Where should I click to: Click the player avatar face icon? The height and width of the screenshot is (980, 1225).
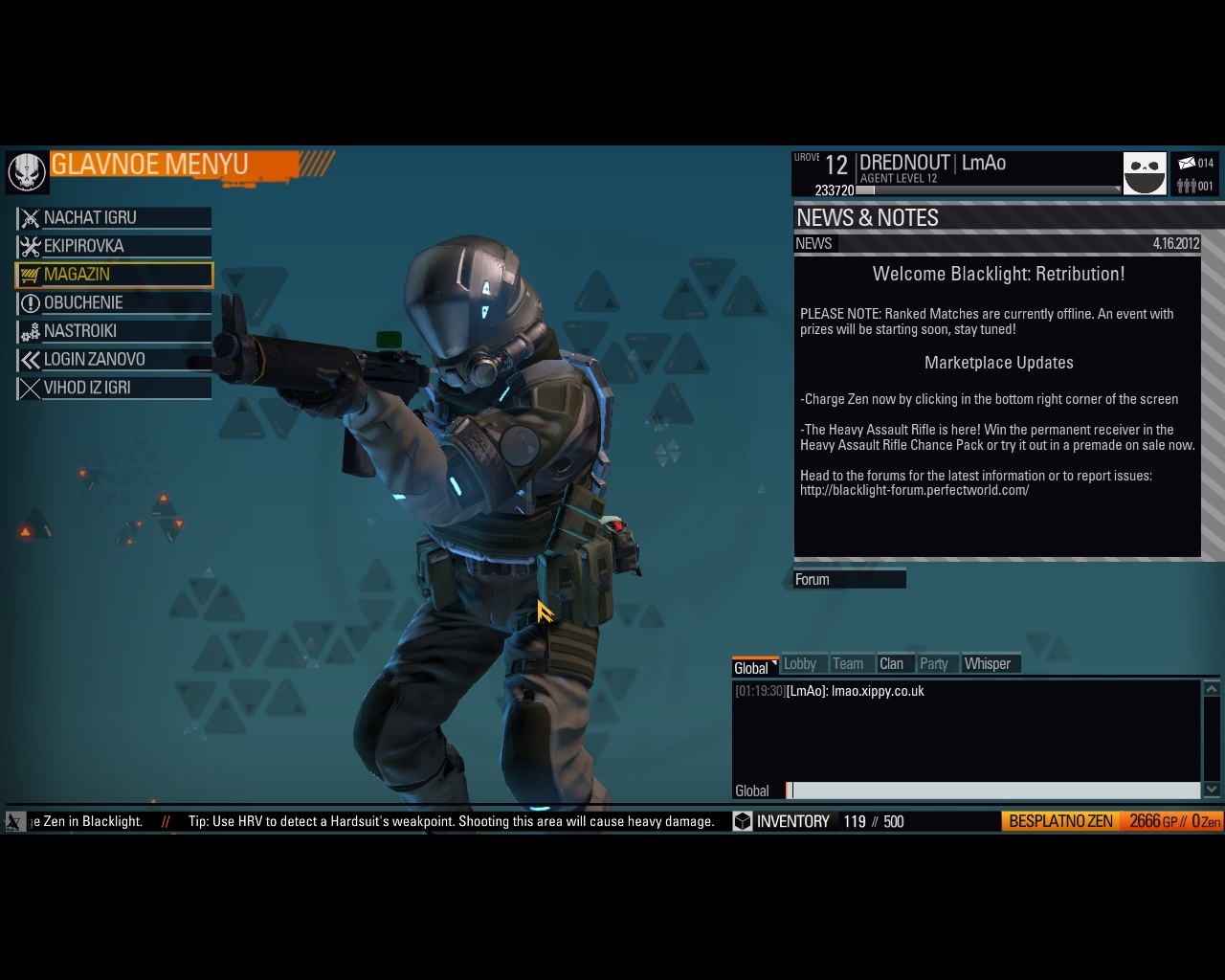click(x=1145, y=174)
